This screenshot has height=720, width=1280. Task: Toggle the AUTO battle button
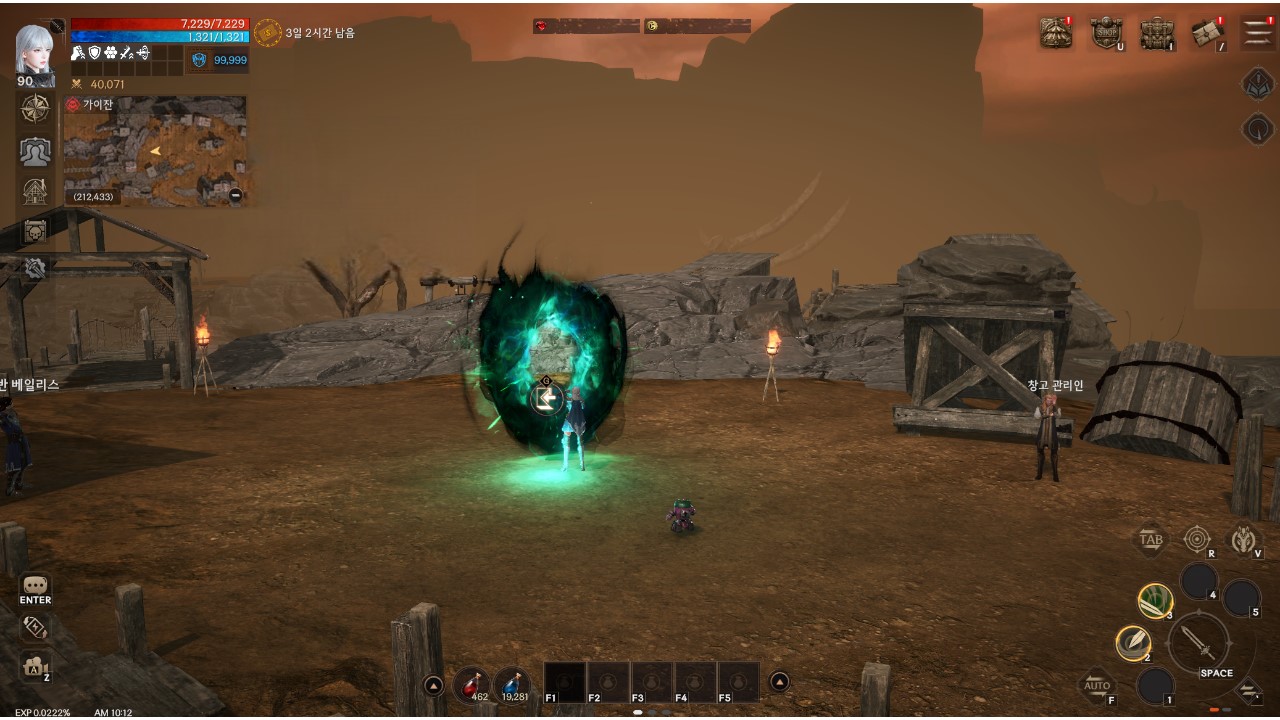point(1097,685)
